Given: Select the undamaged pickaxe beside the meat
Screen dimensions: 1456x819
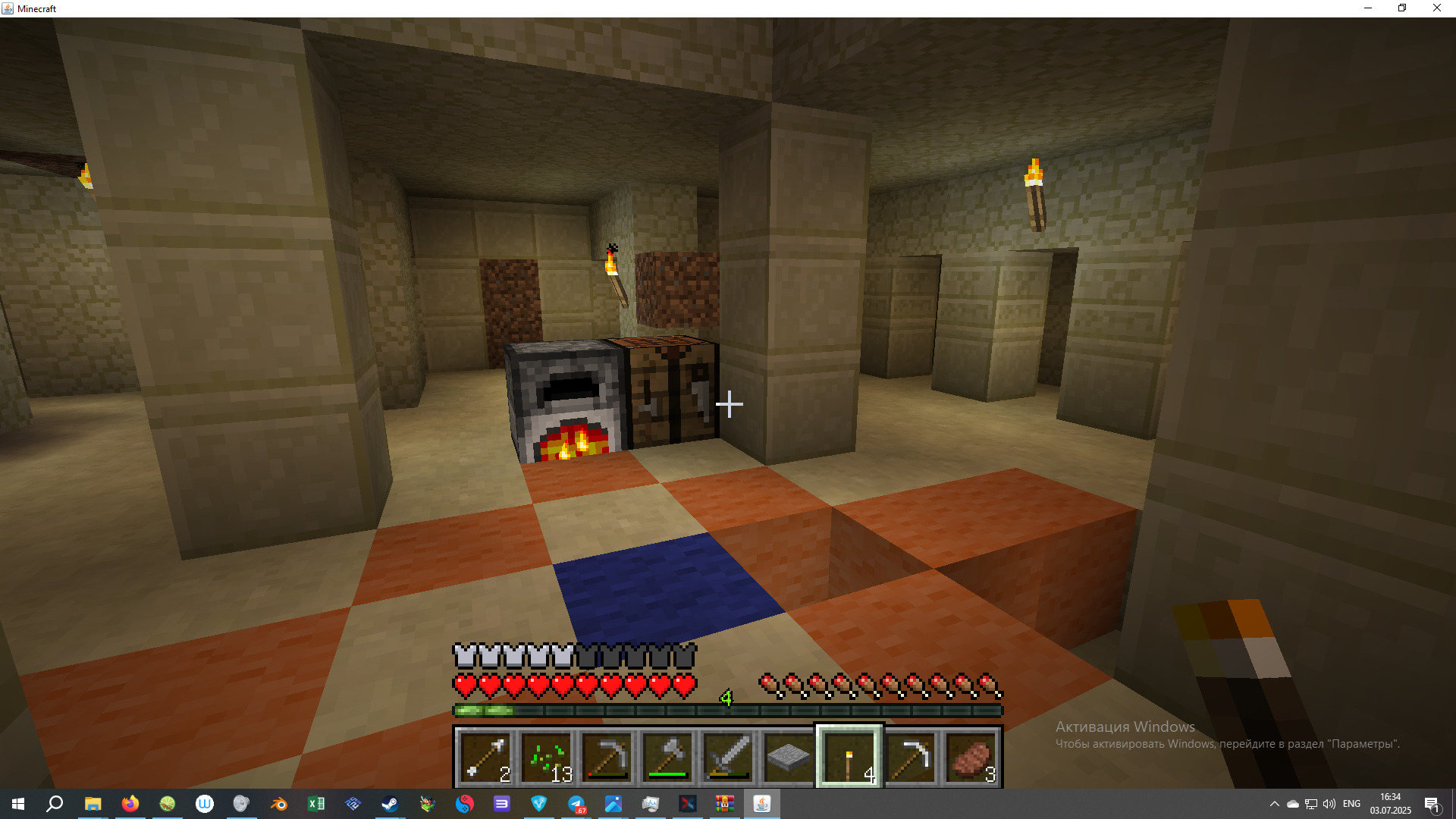Looking at the screenshot, I should 911,758.
